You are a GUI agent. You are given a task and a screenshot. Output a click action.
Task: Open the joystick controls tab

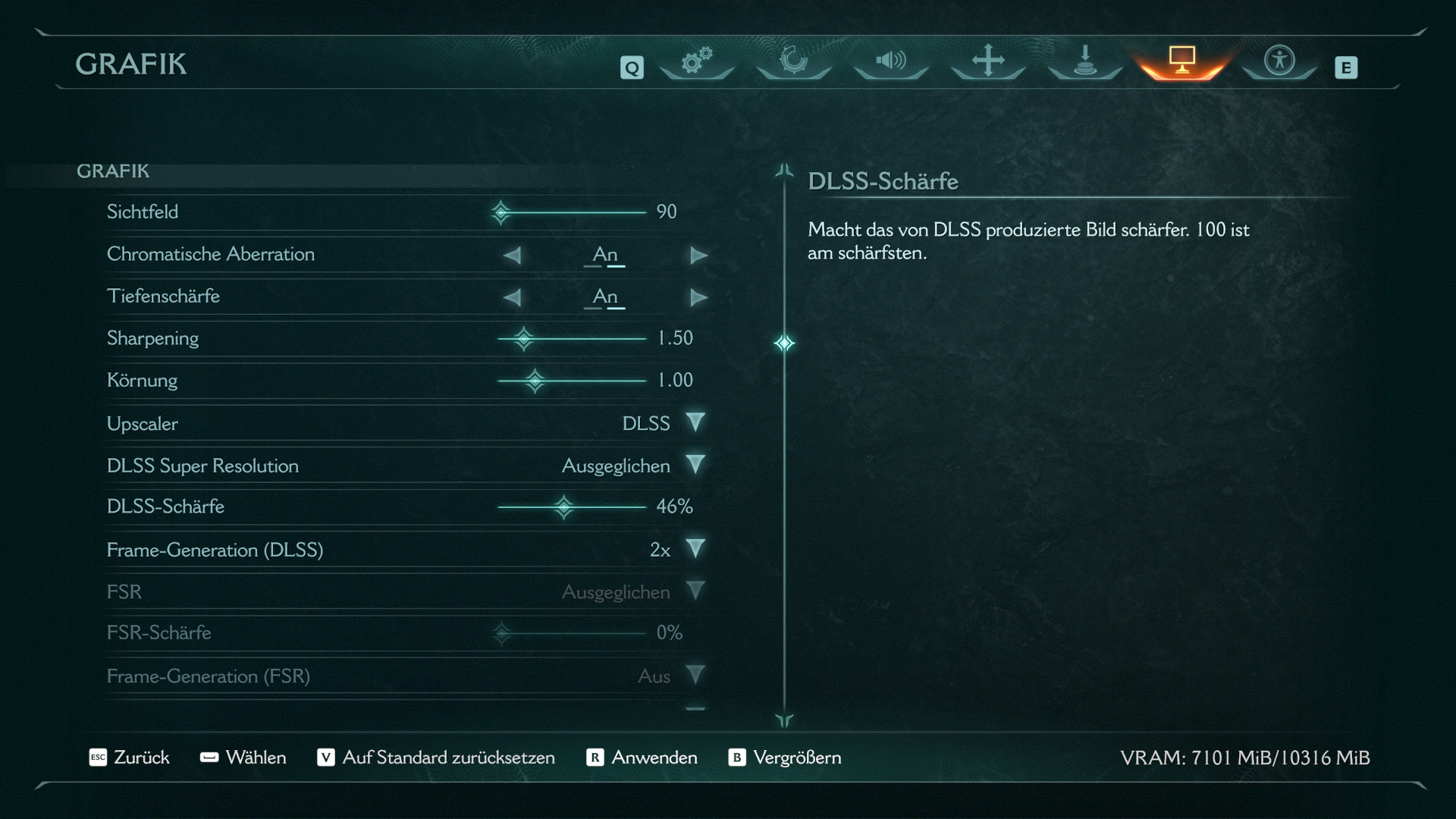1085,60
